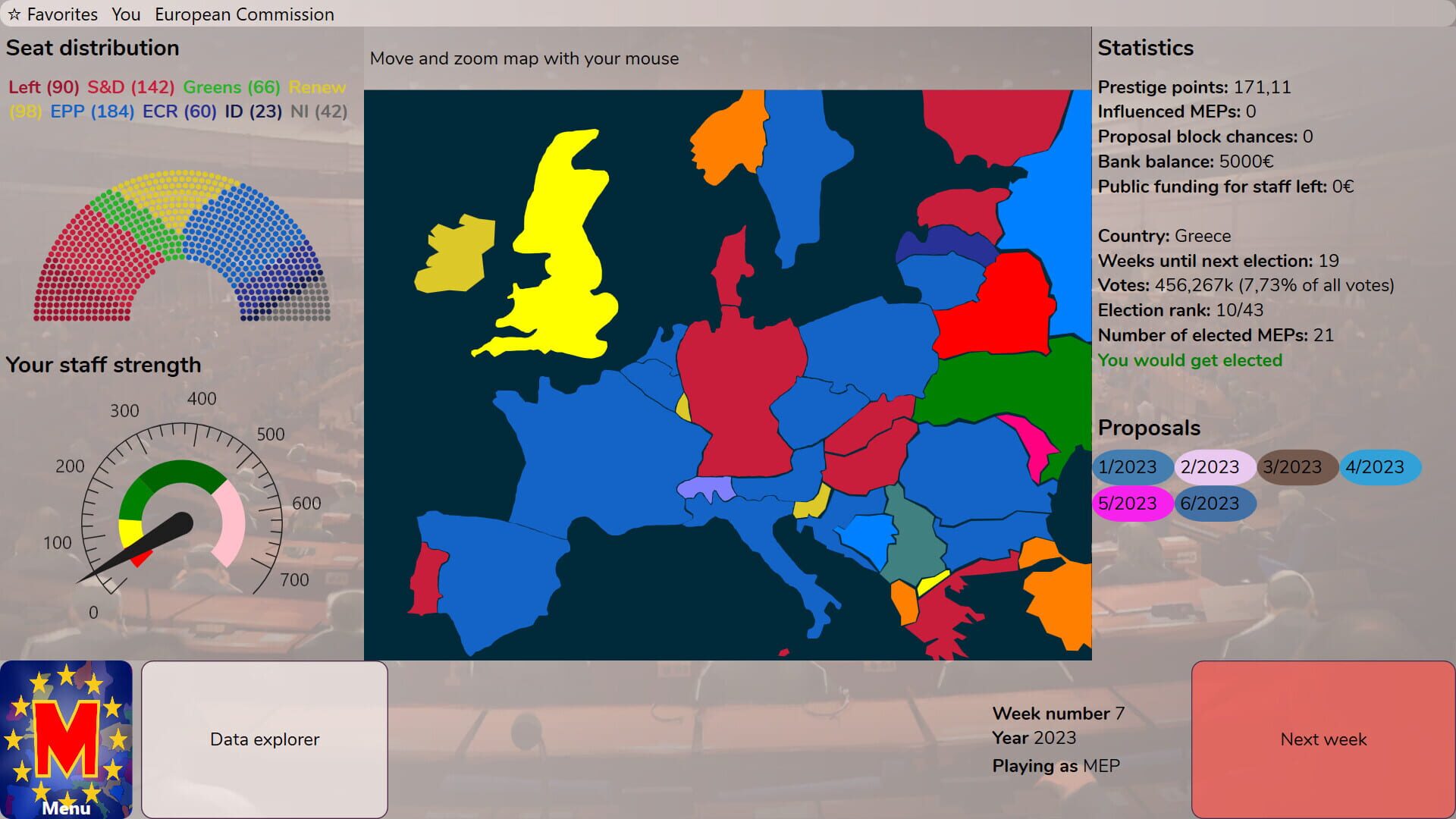Open the European Commission menu
This screenshot has height=819, width=1456.
(x=244, y=14)
